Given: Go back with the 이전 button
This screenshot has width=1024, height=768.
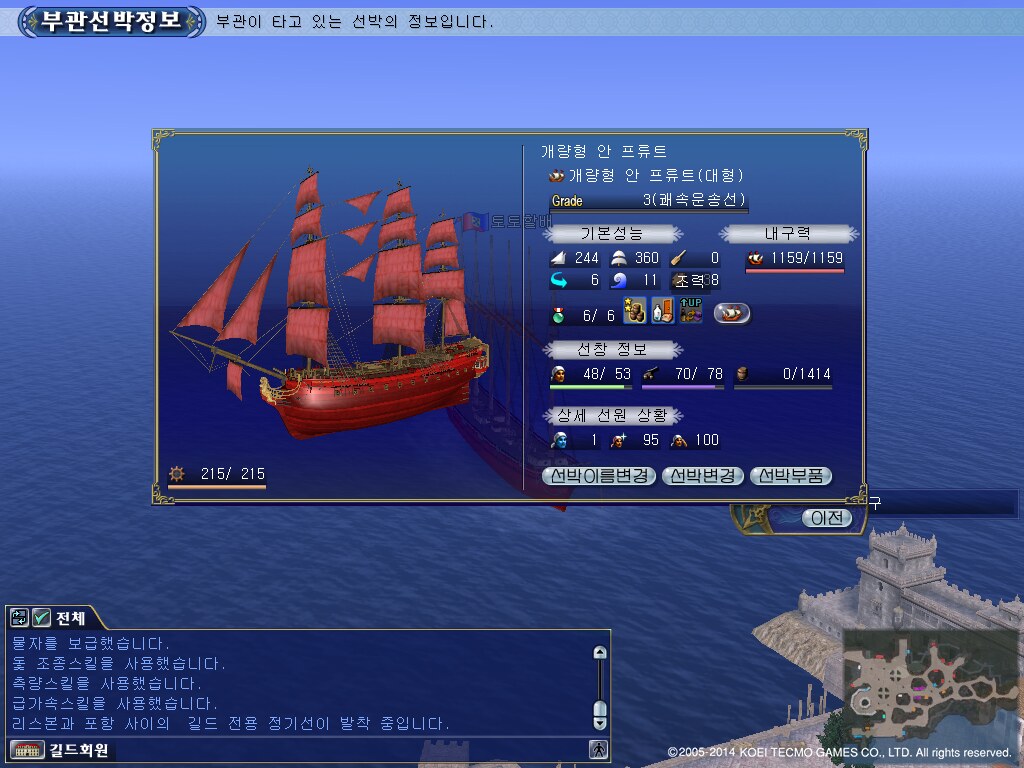Looking at the screenshot, I should [x=827, y=517].
